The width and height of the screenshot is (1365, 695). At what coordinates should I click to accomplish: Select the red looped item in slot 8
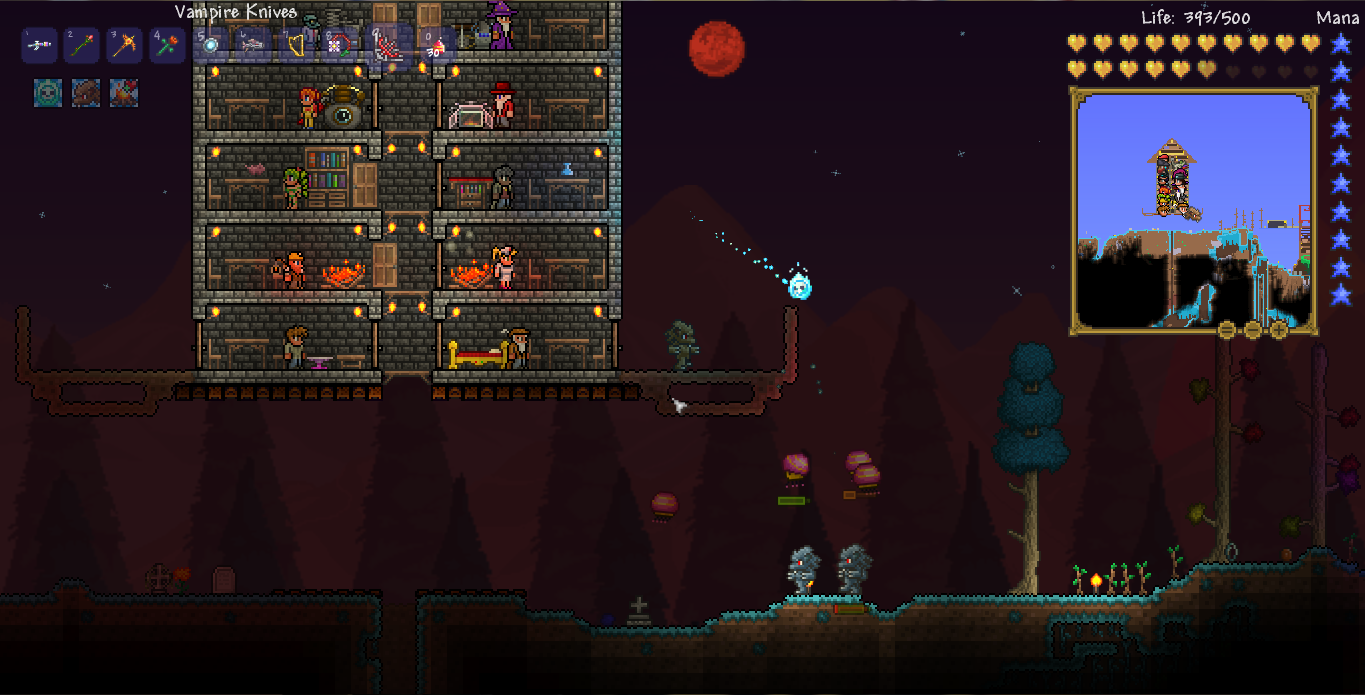341,46
